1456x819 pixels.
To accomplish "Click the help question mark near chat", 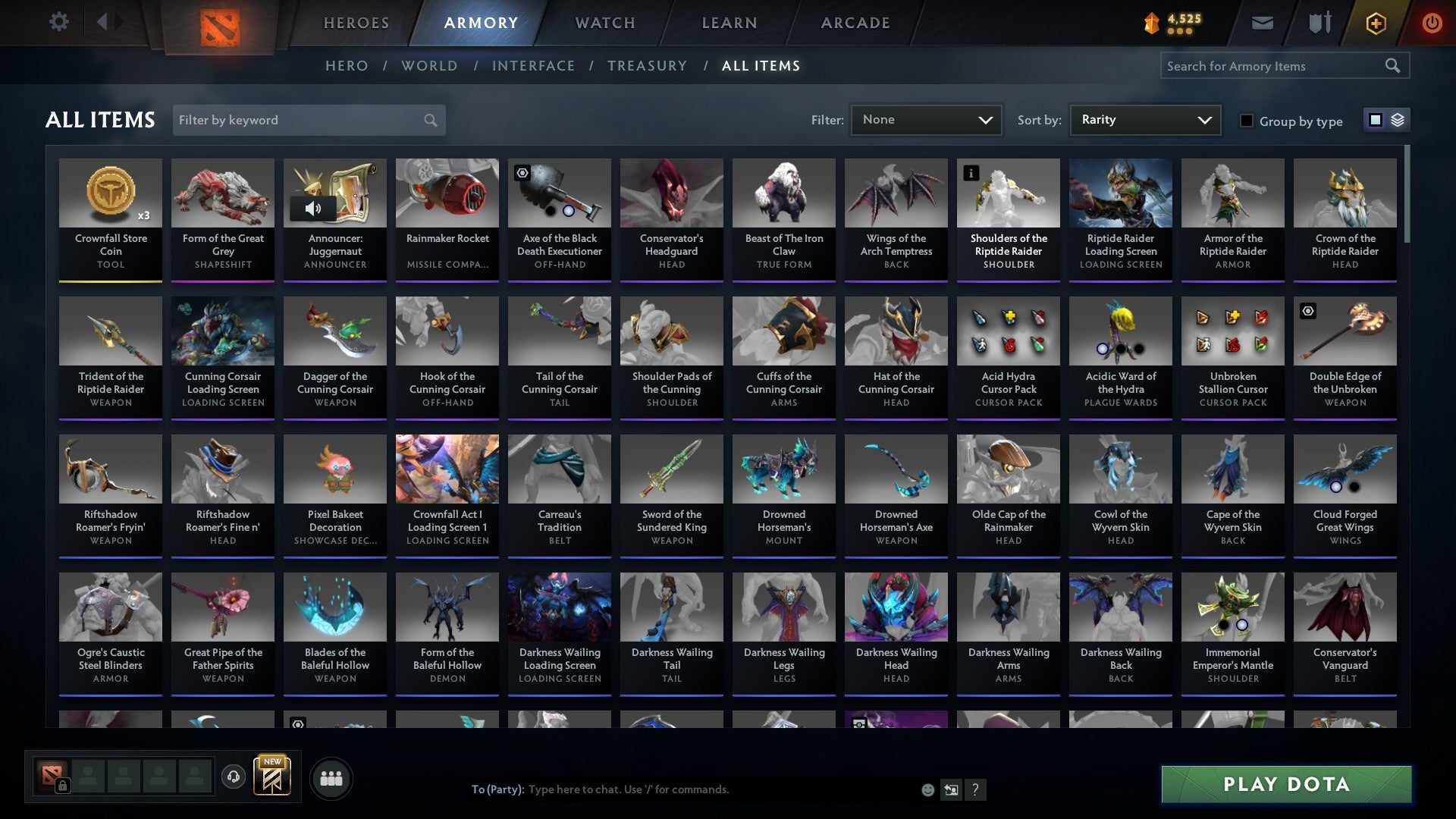I will tap(976, 789).
